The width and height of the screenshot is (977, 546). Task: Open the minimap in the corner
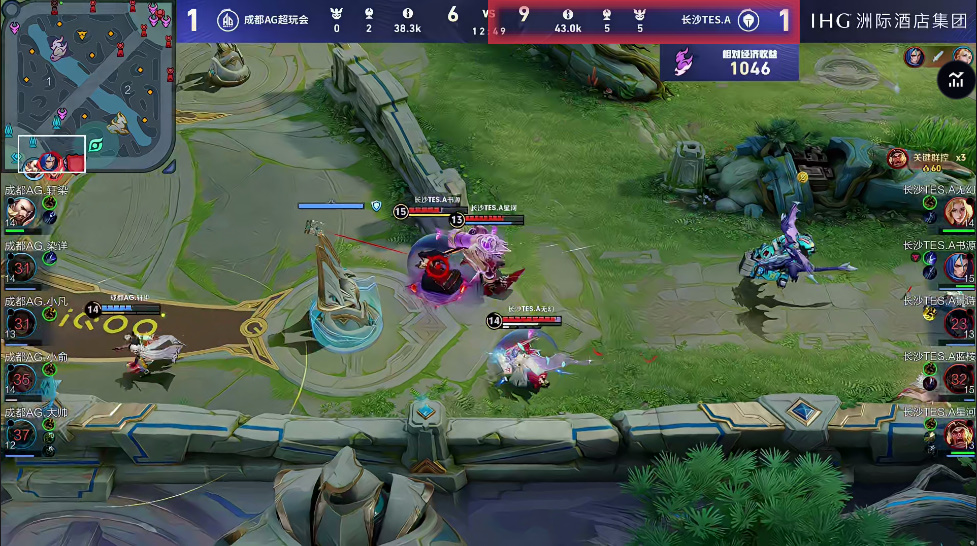tap(88, 86)
